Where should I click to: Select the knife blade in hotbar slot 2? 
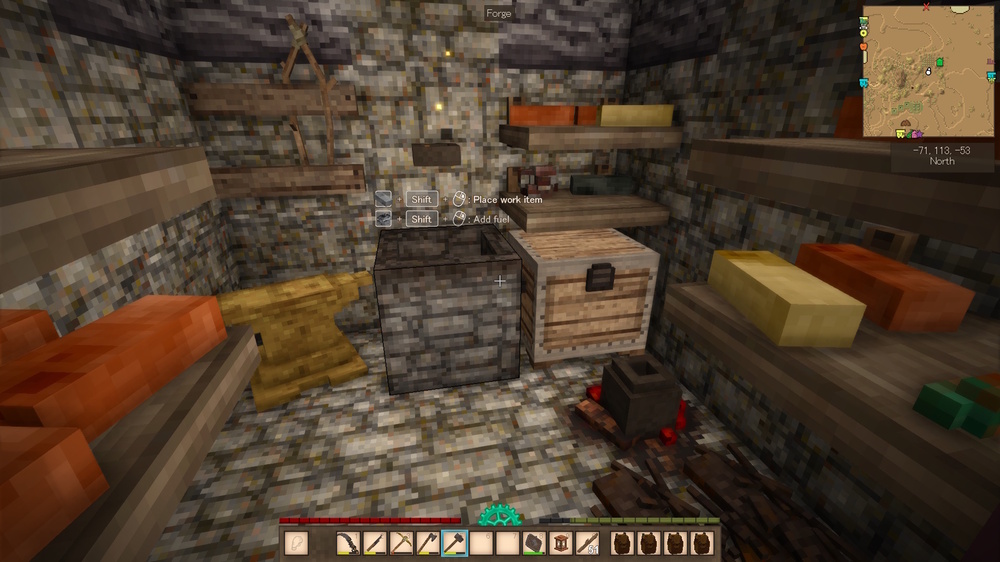(x=375, y=543)
